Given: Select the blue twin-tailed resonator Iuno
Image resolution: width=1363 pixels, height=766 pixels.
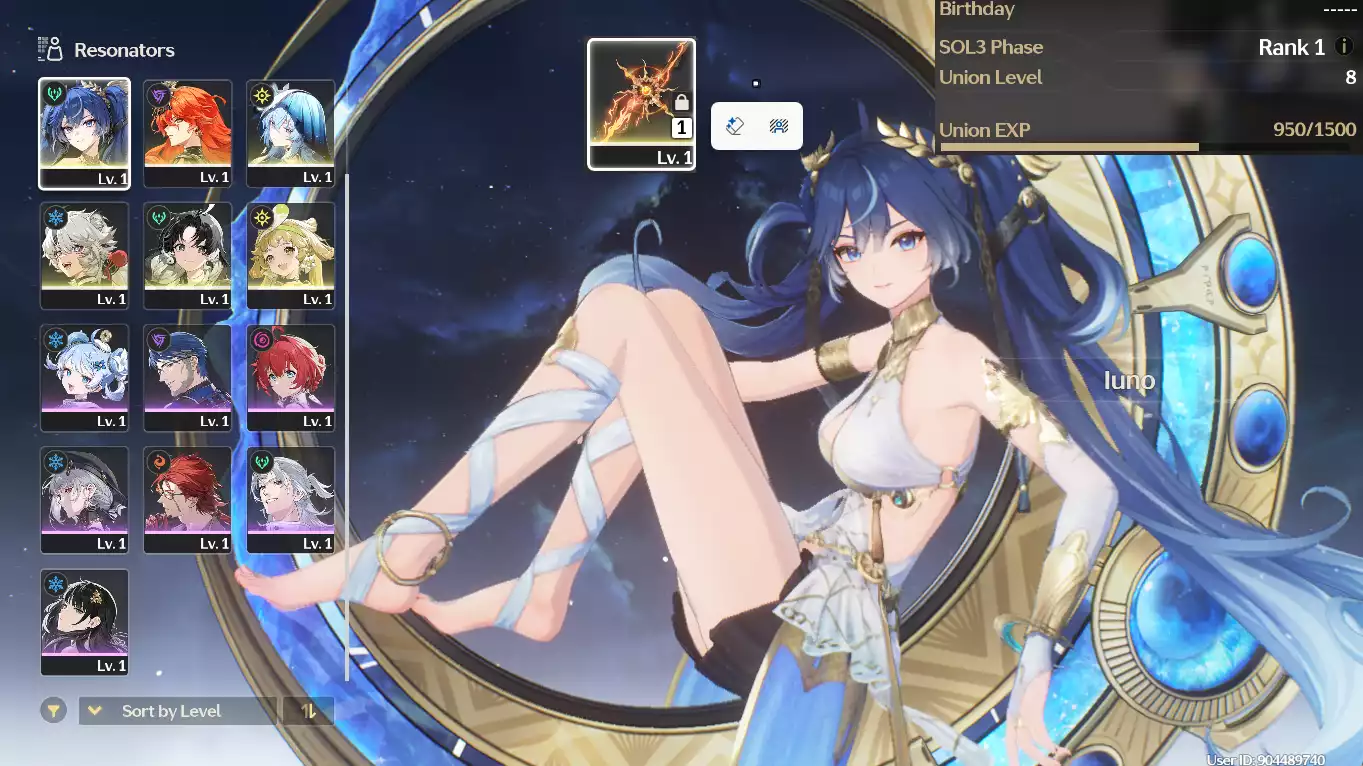Looking at the screenshot, I should coord(85,133).
